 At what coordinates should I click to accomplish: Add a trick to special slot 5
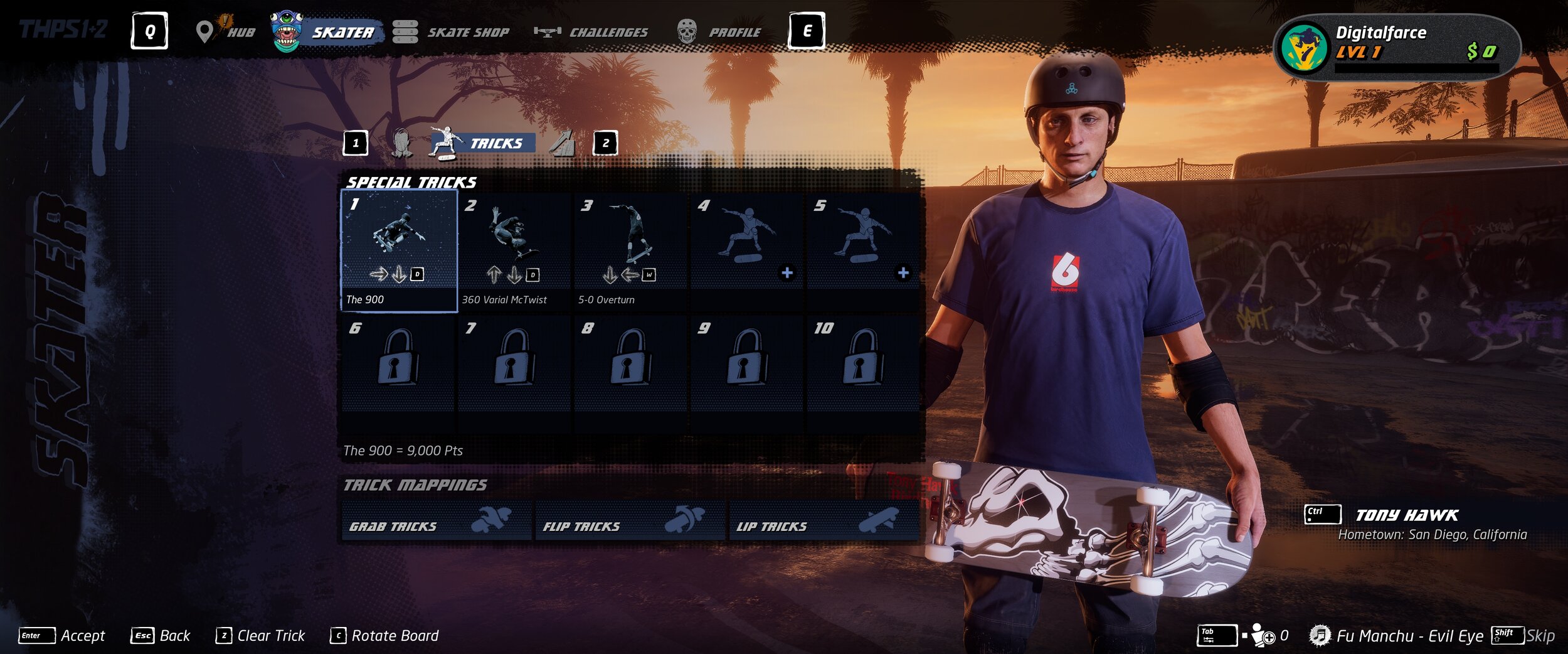click(x=862, y=250)
